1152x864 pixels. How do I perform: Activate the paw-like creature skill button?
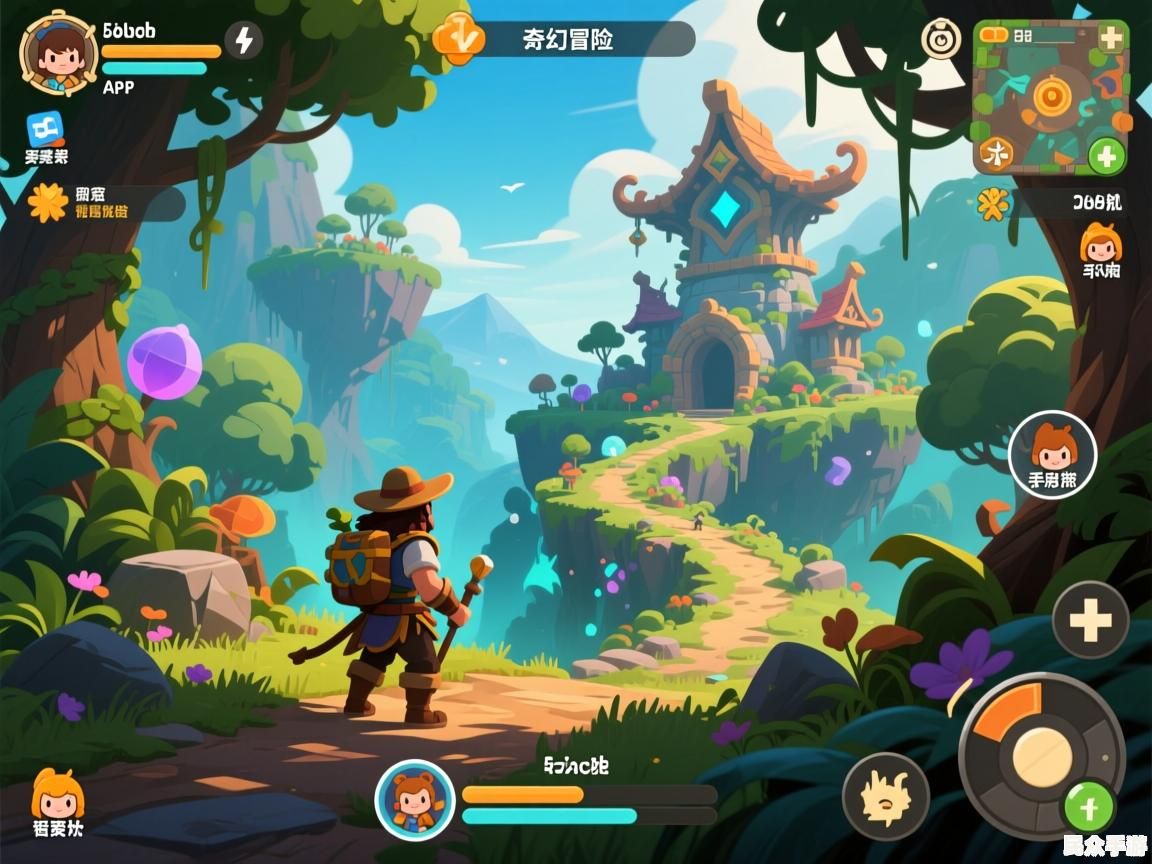pyautogui.click(x=885, y=796)
